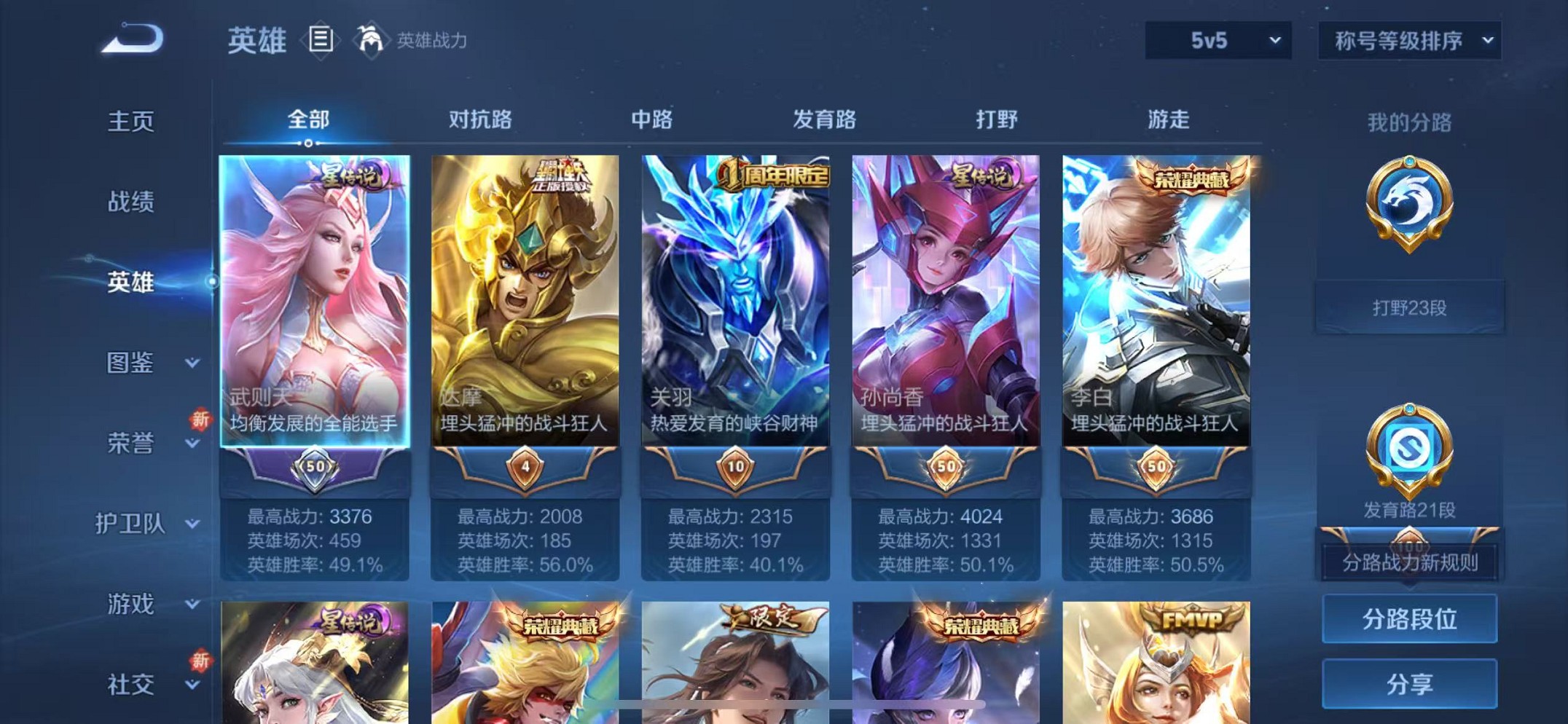Click the 英雄战力 helmet icon
This screenshot has height=724, width=1568.
click(x=372, y=40)
